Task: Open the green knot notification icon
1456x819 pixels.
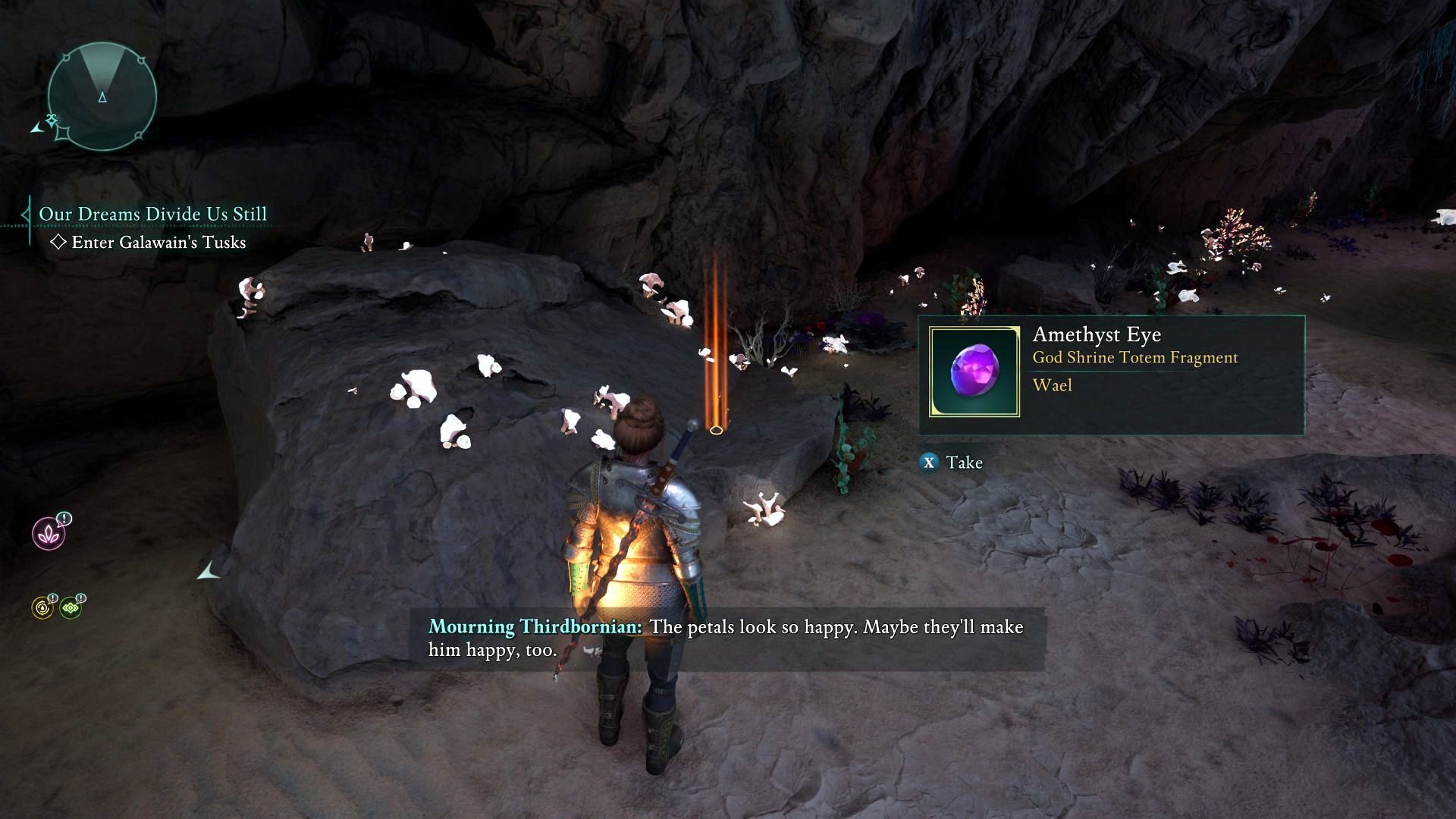Action: pyautogui.click(x=71, y=607)
